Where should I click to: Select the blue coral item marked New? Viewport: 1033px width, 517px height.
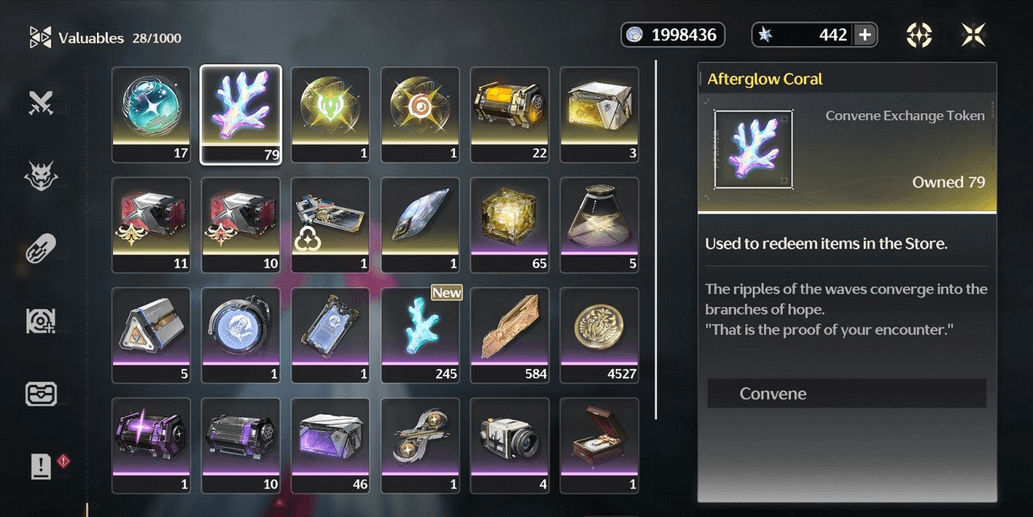coord(420,334)
